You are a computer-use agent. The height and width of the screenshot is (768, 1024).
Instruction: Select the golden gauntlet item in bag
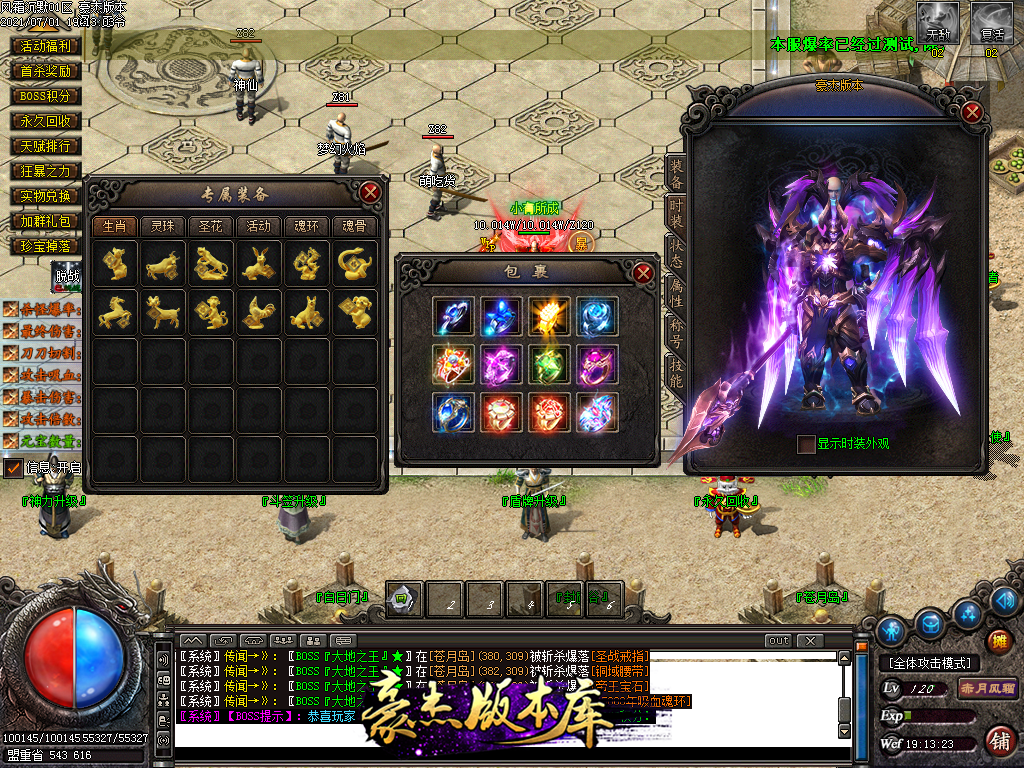click(x=549, y=316)
